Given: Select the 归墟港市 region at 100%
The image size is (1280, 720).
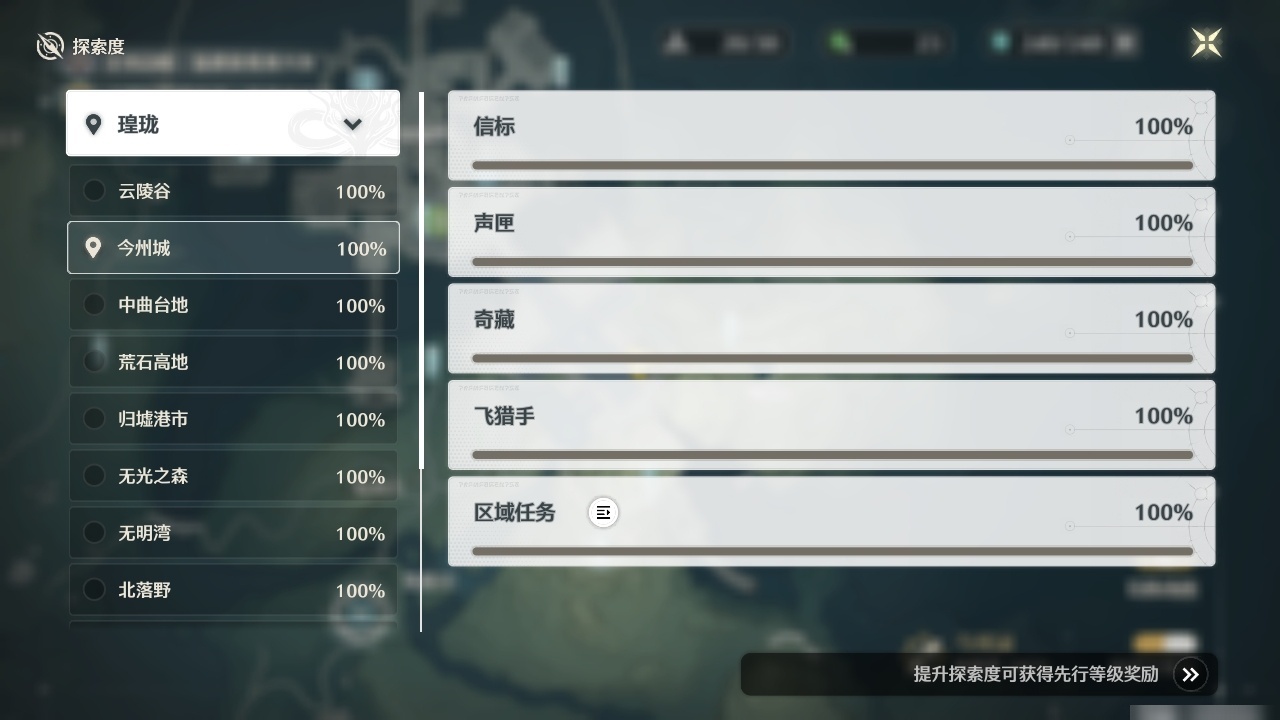Looking at the screenshot, I should (233, 419).
